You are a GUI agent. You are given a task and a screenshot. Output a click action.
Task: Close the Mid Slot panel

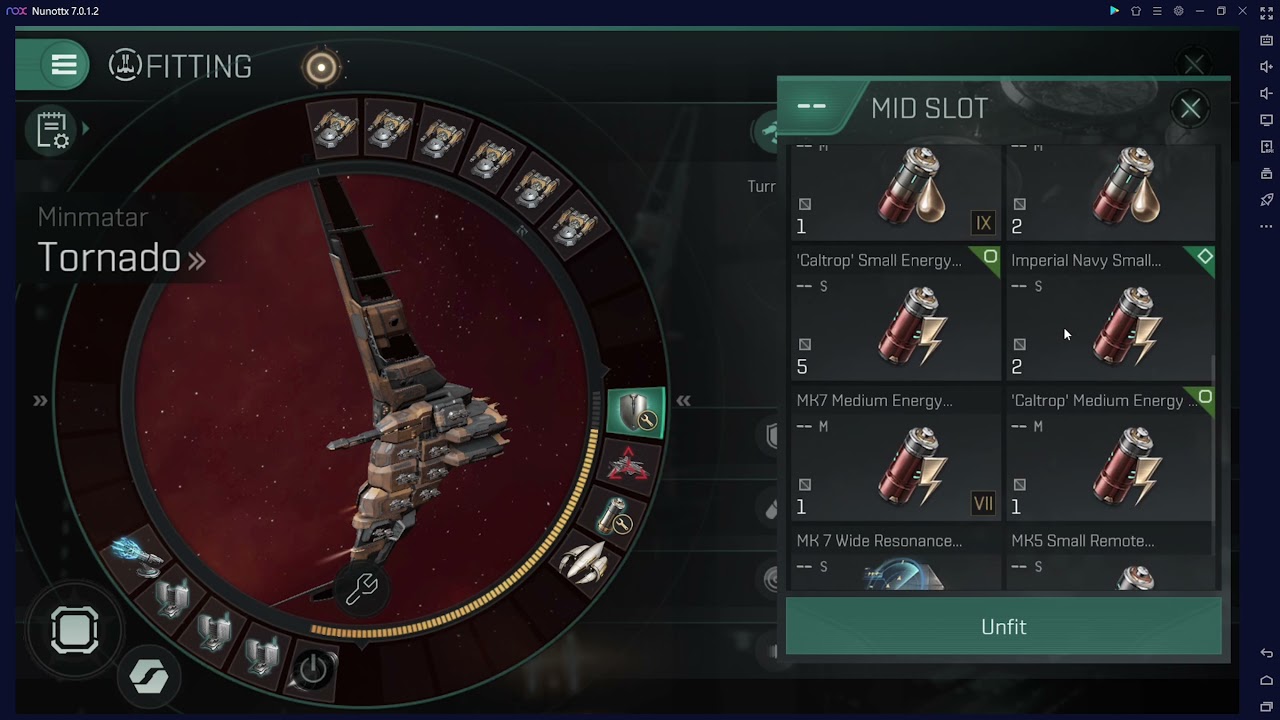pos(1190,108)
